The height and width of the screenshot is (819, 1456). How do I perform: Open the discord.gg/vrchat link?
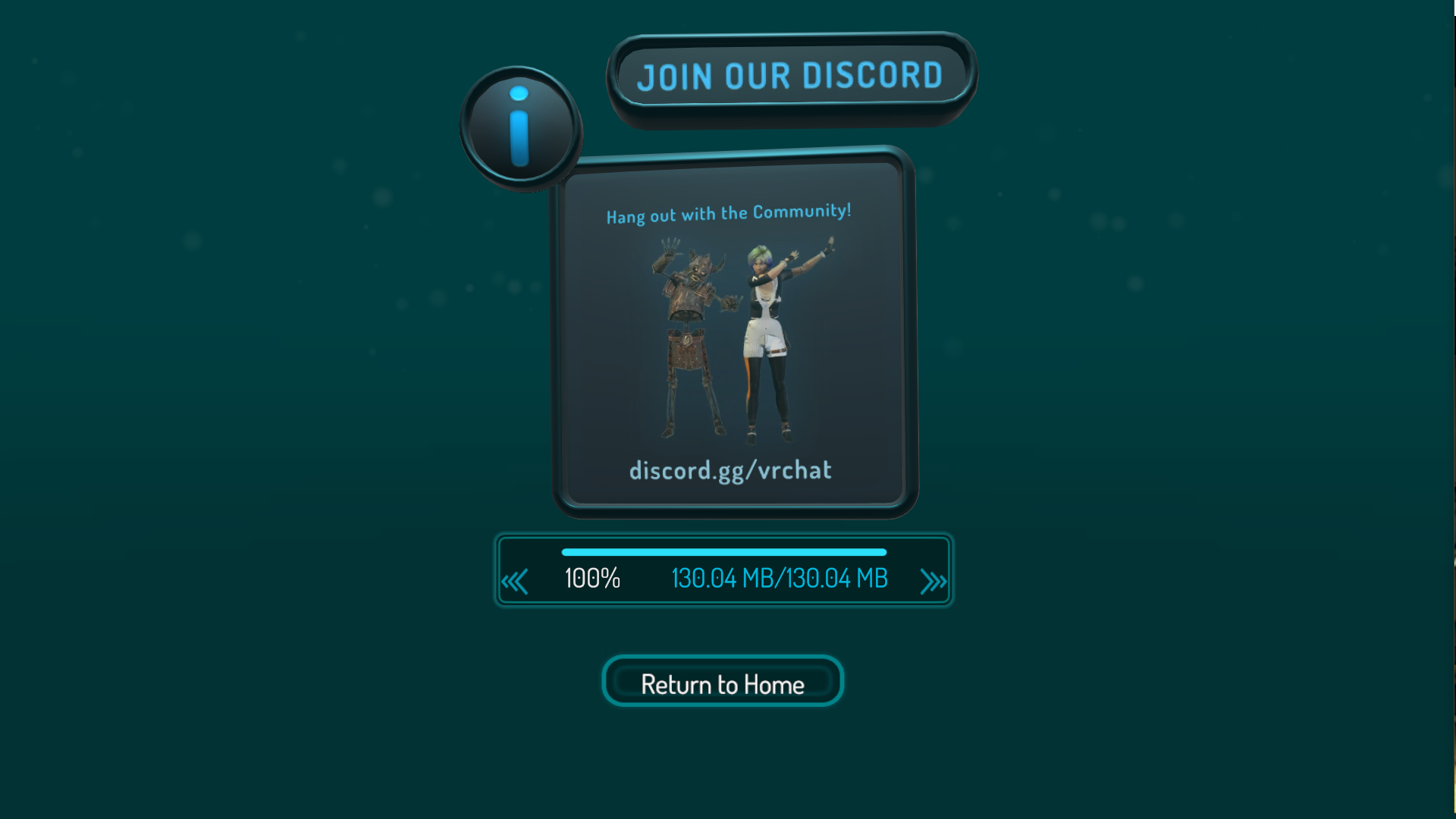point(730,470)
